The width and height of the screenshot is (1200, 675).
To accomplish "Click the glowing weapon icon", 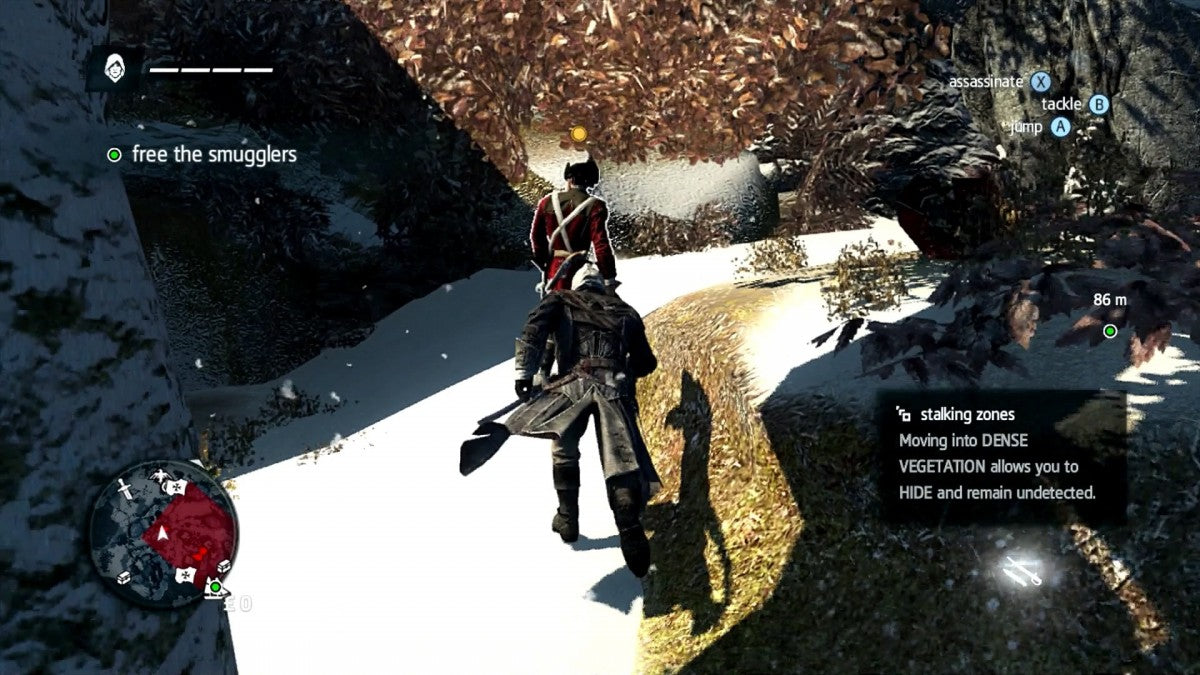I will 1023,571.
